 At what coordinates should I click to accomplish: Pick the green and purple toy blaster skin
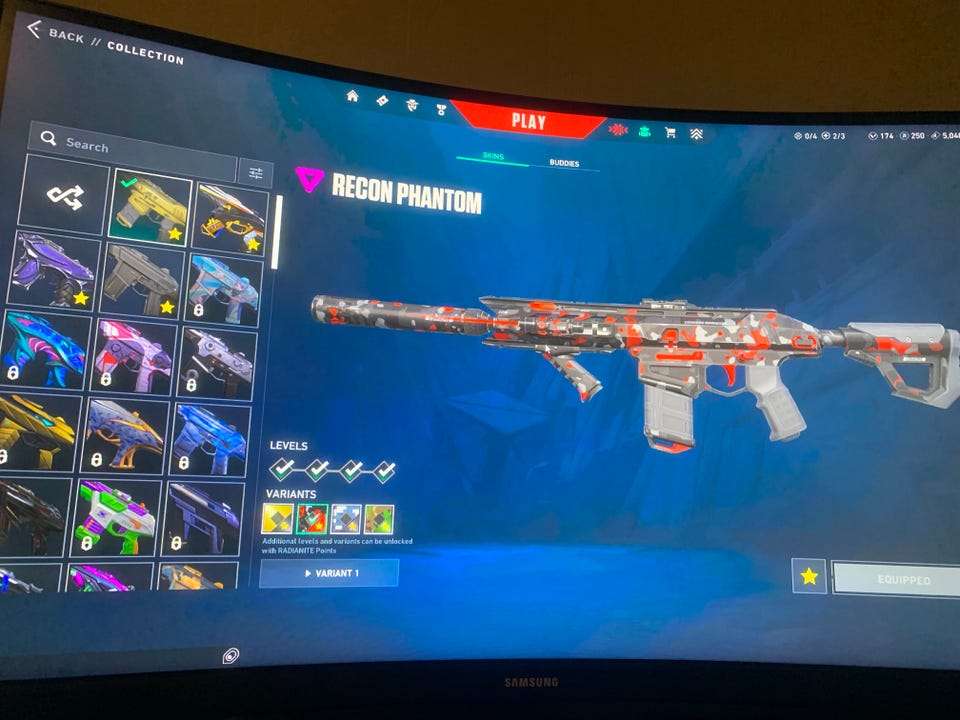click(x=115, y=517)
